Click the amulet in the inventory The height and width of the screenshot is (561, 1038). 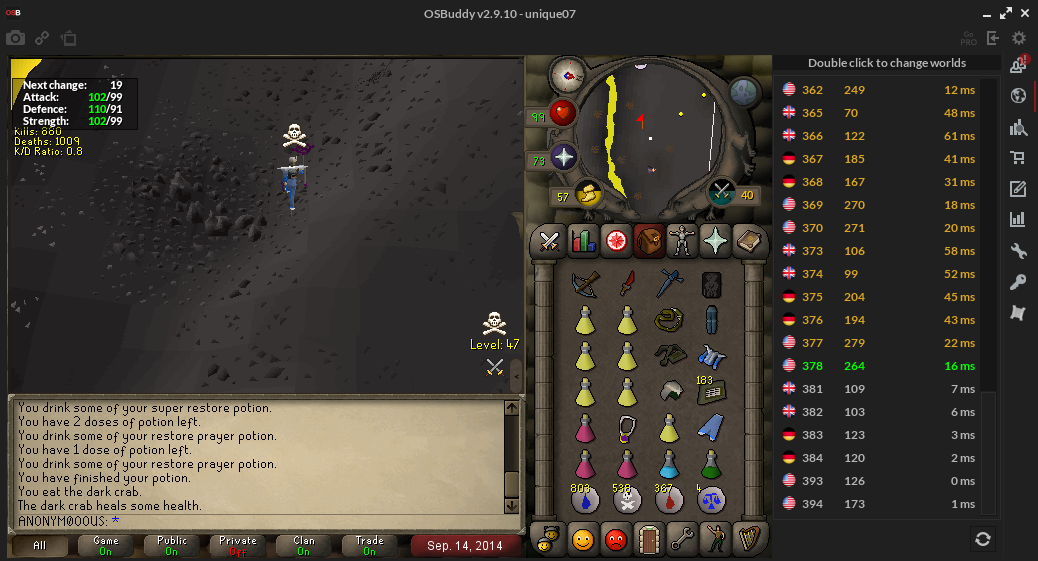coord(627,428)
